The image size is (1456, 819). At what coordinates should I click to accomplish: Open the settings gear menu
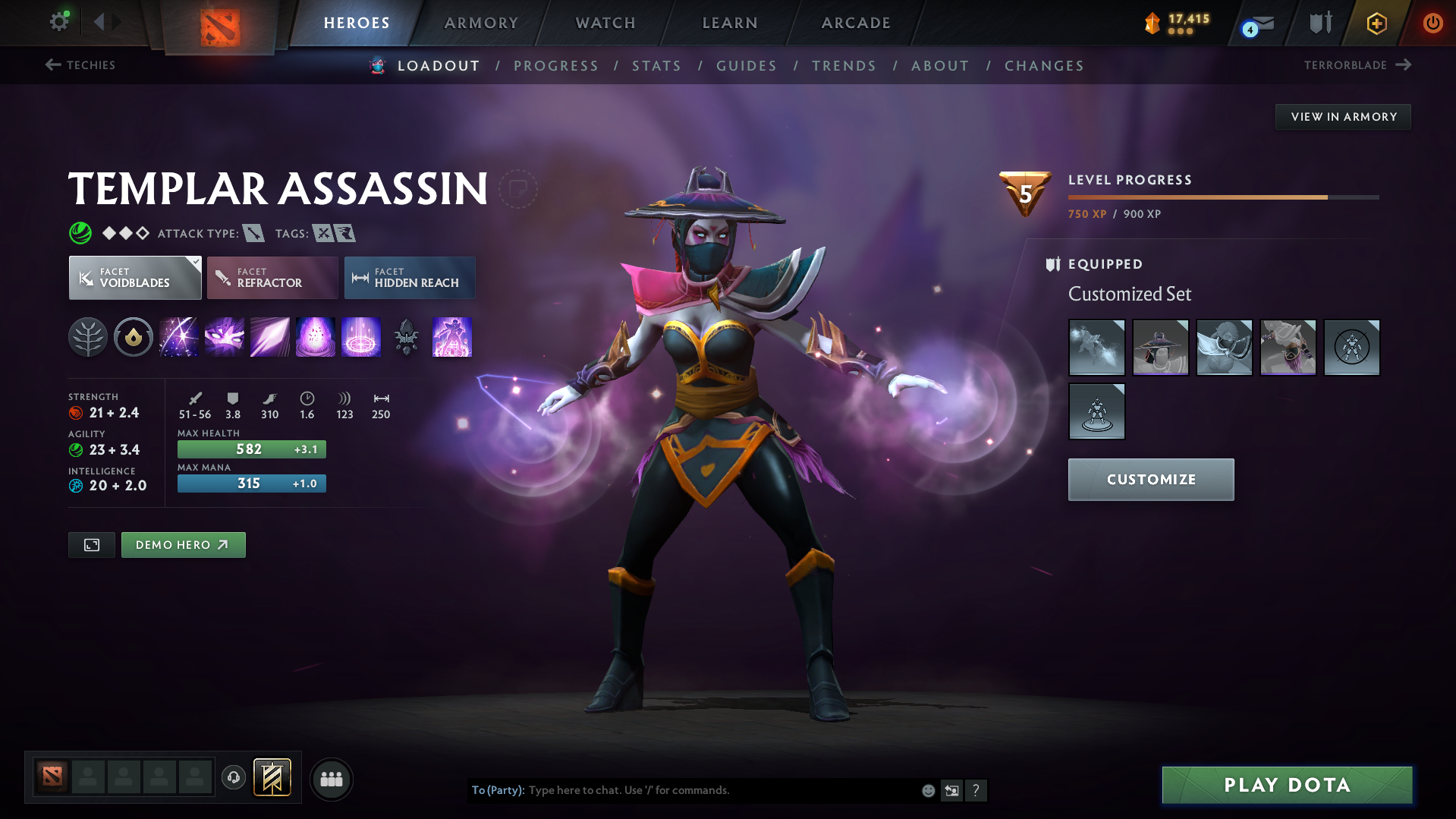[x=59, y=22]
